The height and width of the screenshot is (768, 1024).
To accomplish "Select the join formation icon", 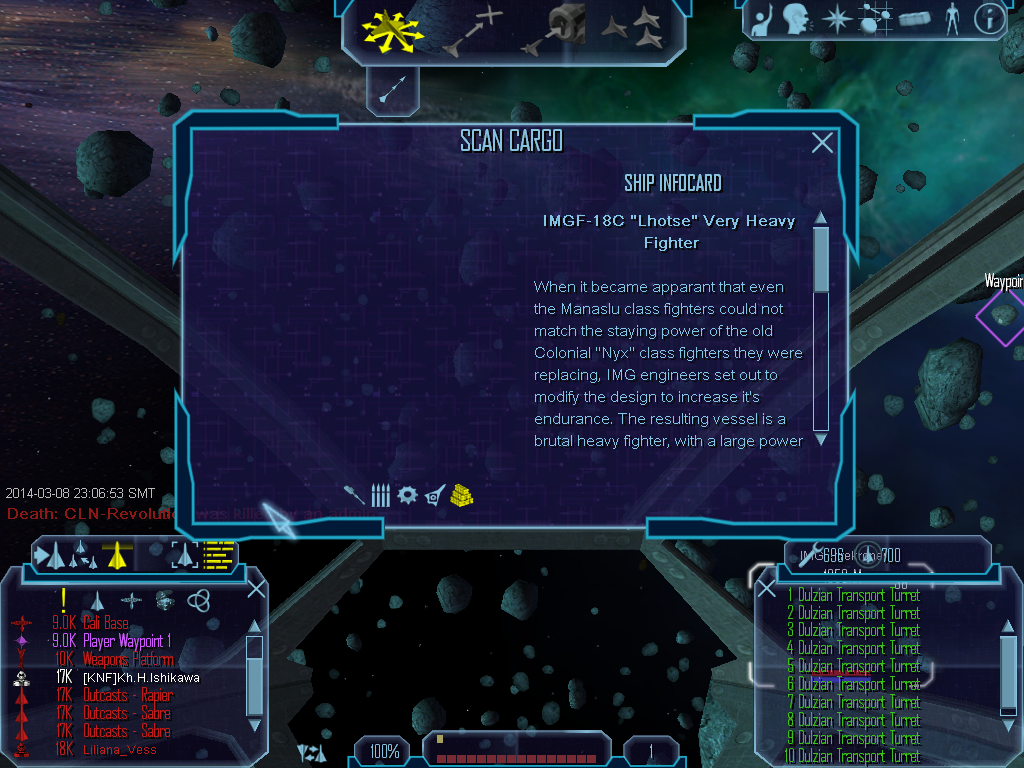I will pos(632,30).
